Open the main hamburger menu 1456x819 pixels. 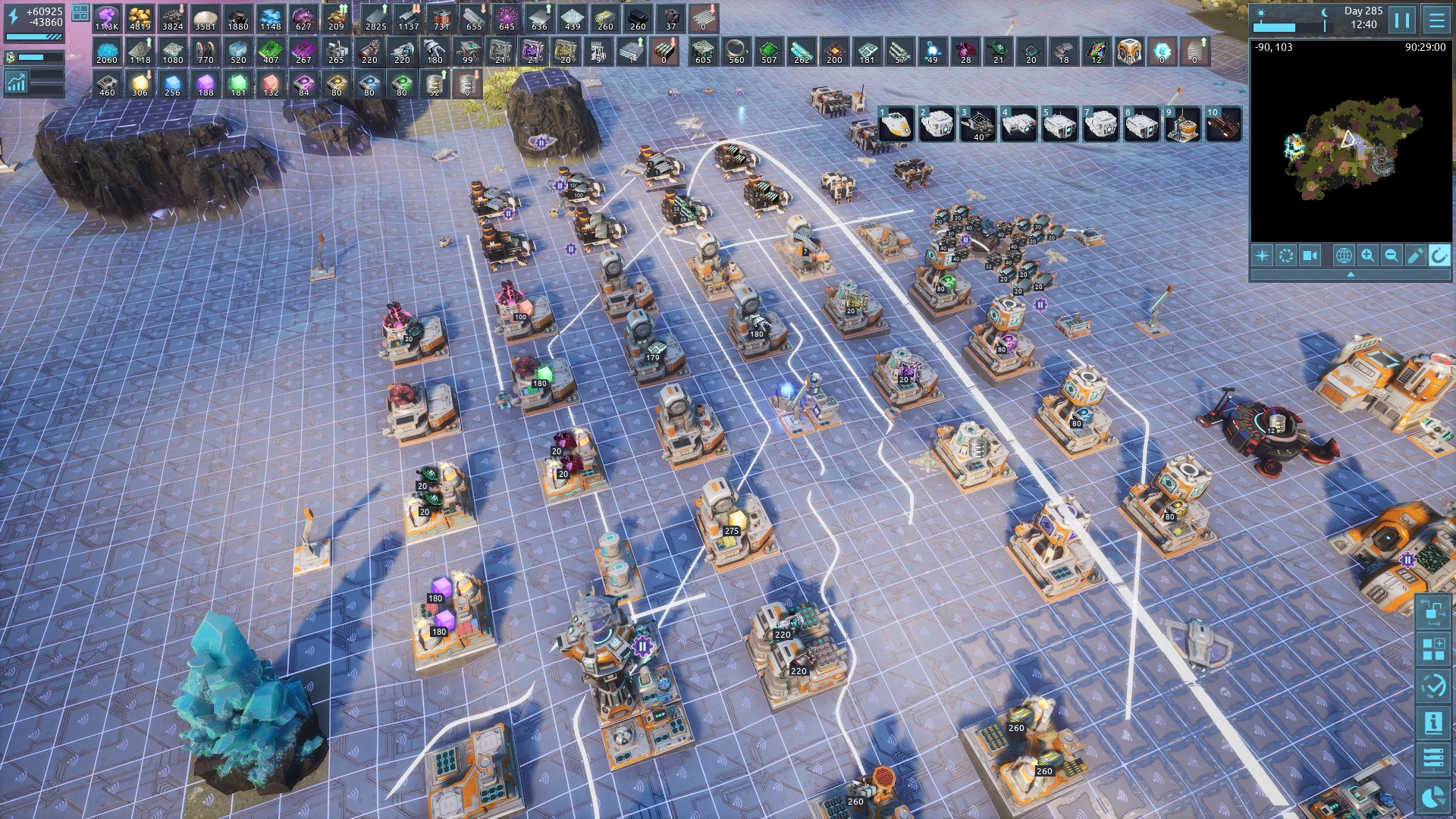(1436, 20)
